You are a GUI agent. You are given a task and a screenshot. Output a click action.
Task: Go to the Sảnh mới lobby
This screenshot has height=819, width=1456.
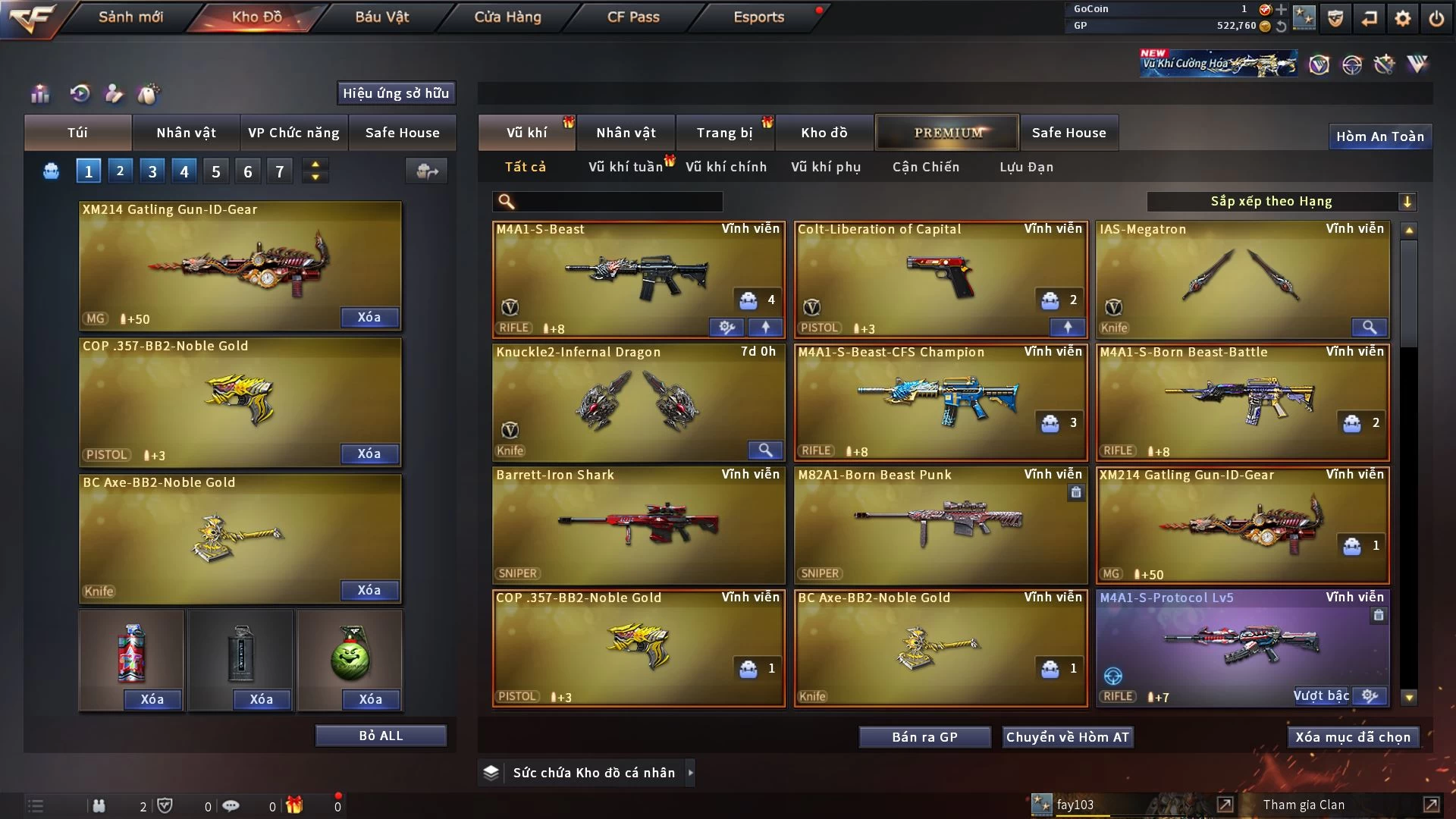(130, 17)
